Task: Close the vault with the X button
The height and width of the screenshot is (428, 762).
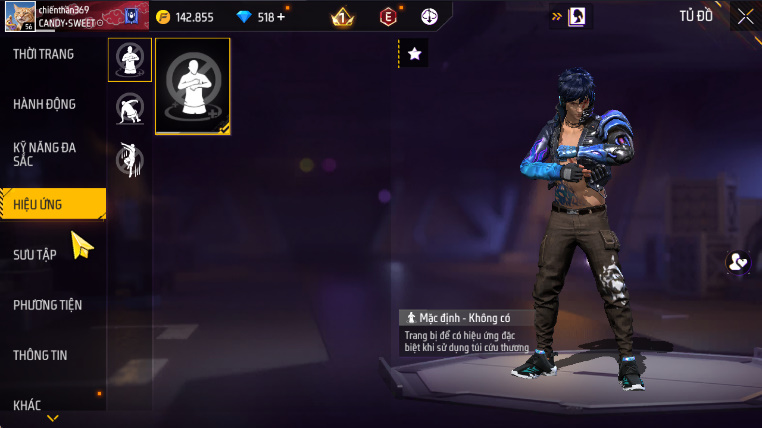Action: [x=745, y=16]
